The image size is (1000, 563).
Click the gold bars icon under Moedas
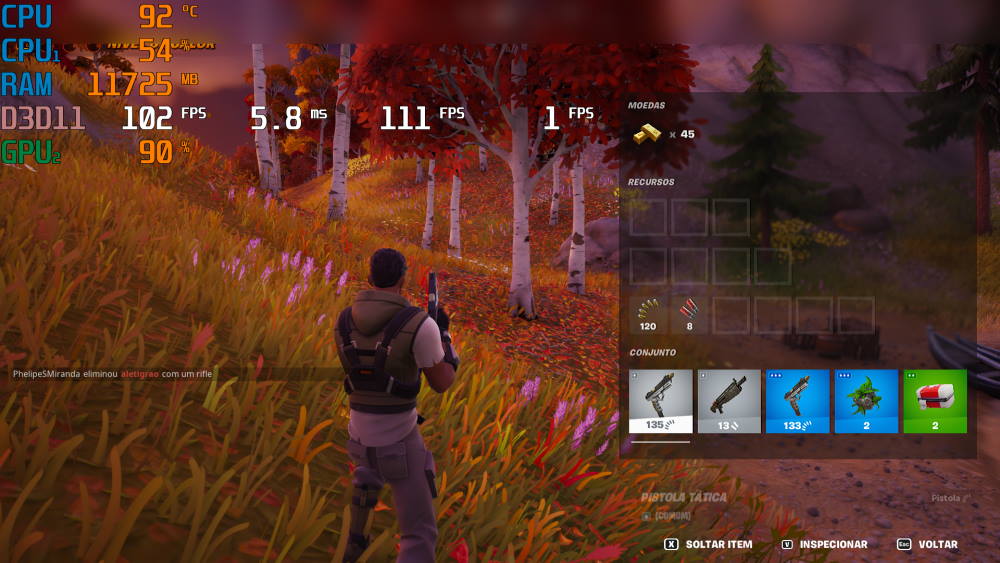click(648, 133)
